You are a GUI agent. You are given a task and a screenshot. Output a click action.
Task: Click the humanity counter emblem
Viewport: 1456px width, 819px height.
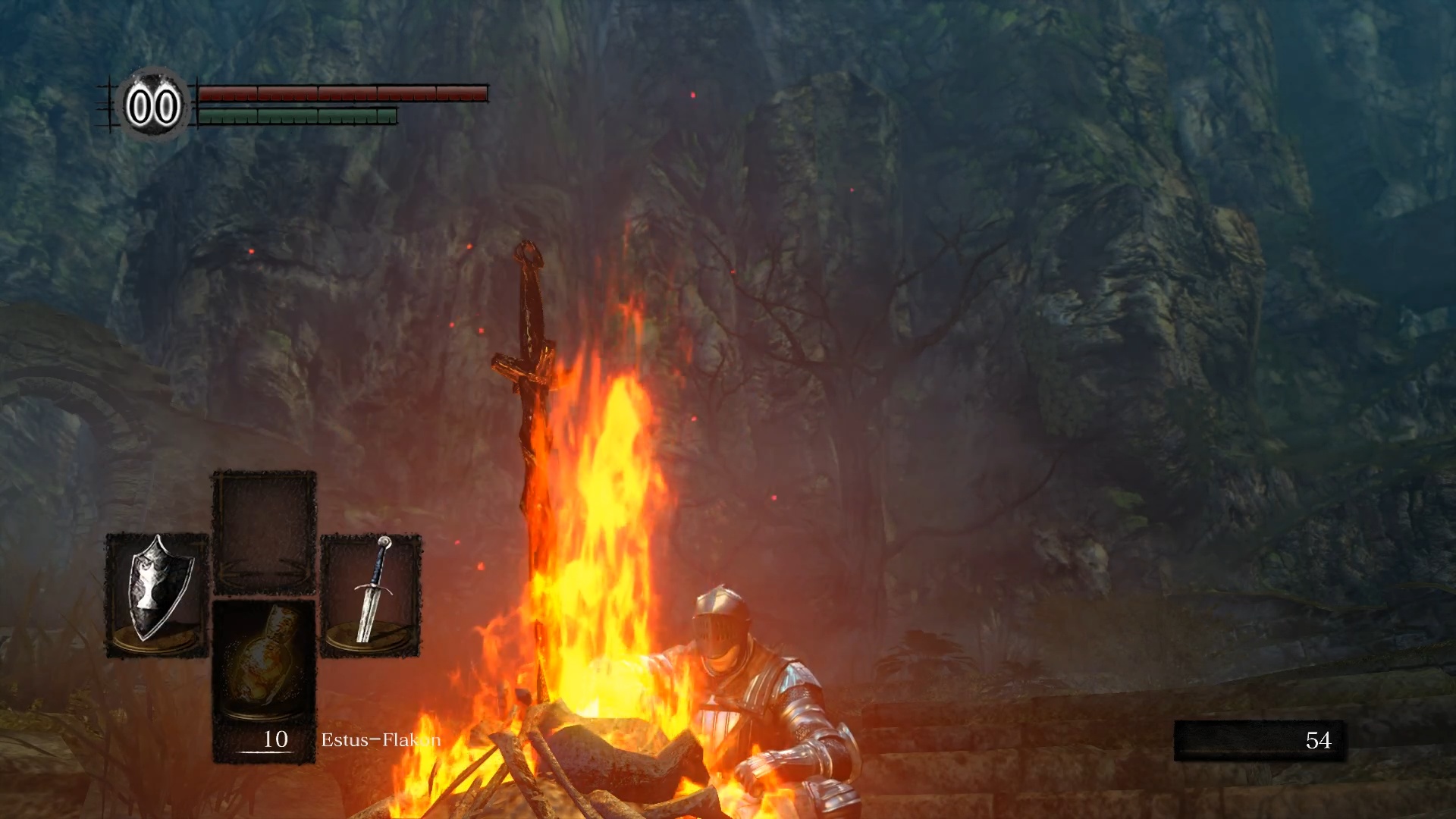click(x=153, y=105)
